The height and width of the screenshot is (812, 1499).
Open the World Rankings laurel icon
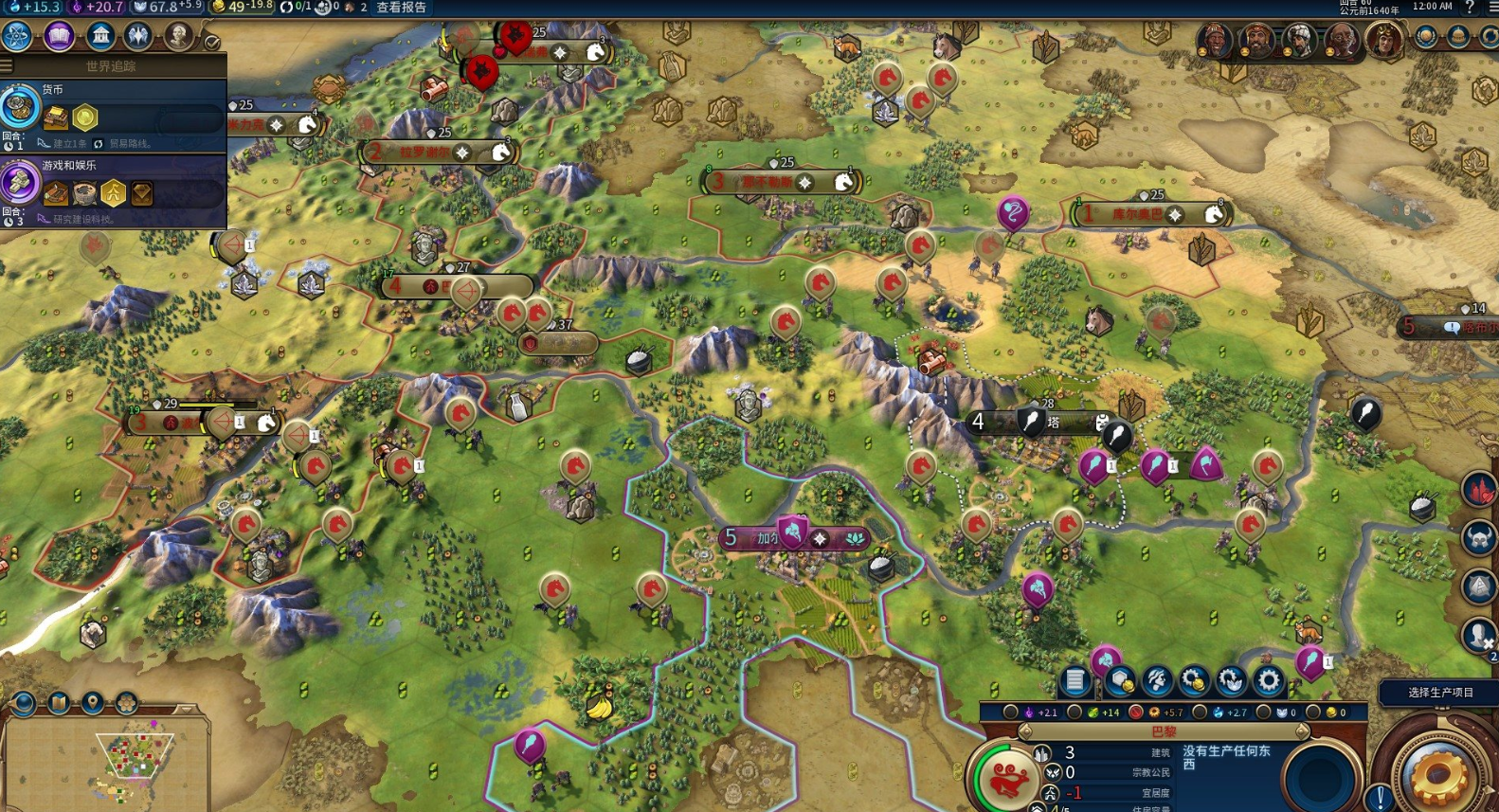tap(1426, 37)
